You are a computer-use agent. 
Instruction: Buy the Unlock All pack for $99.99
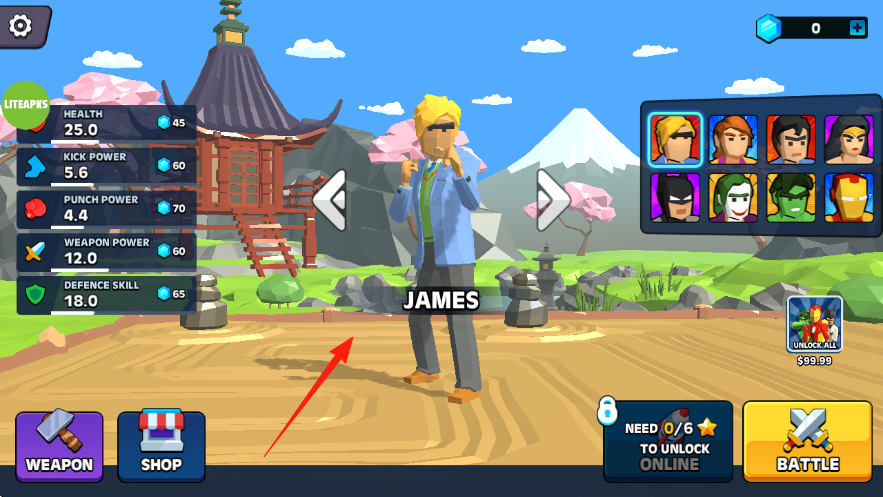click(814, 326)
